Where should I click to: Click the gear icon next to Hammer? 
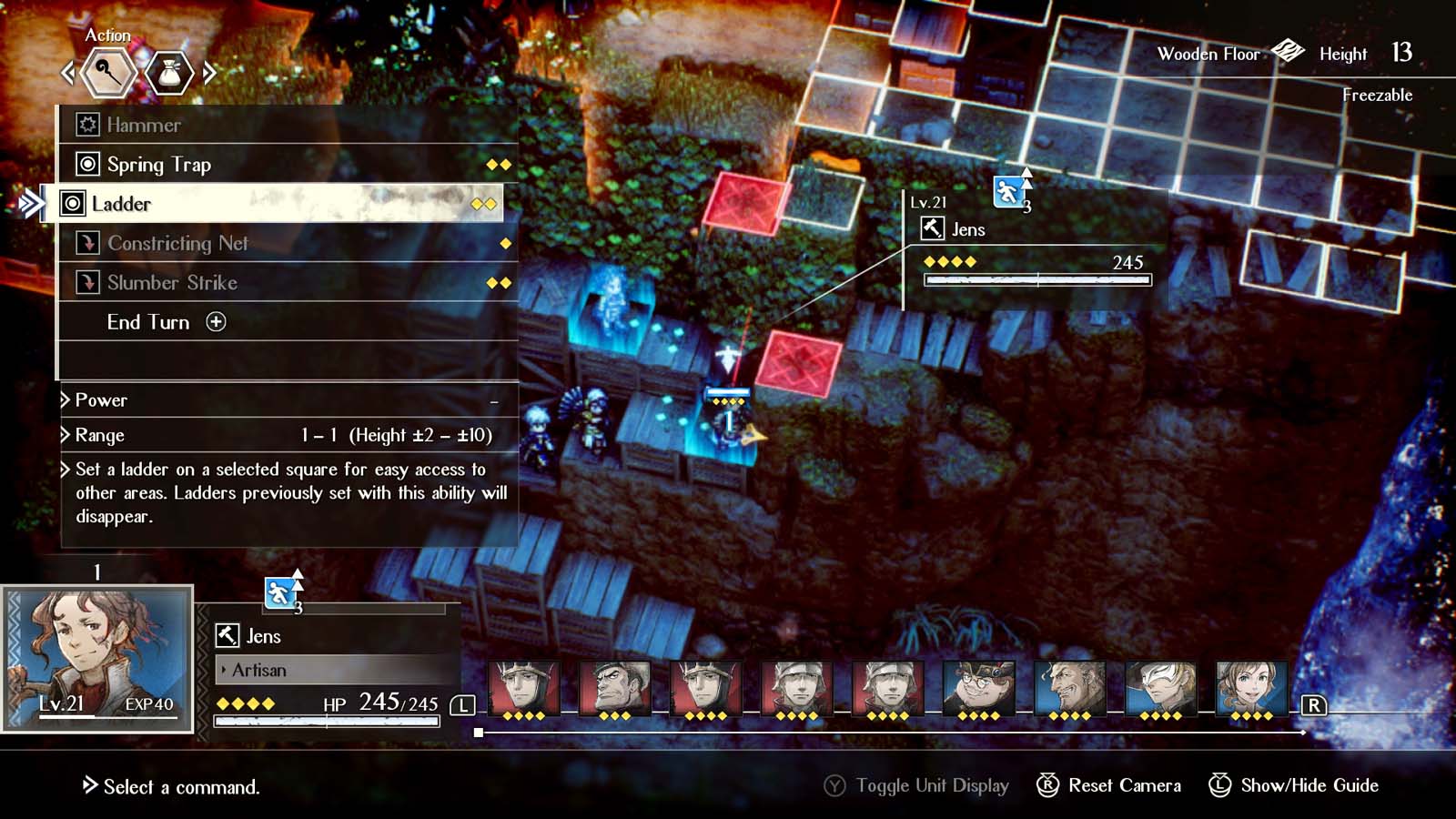pos(87,125)
